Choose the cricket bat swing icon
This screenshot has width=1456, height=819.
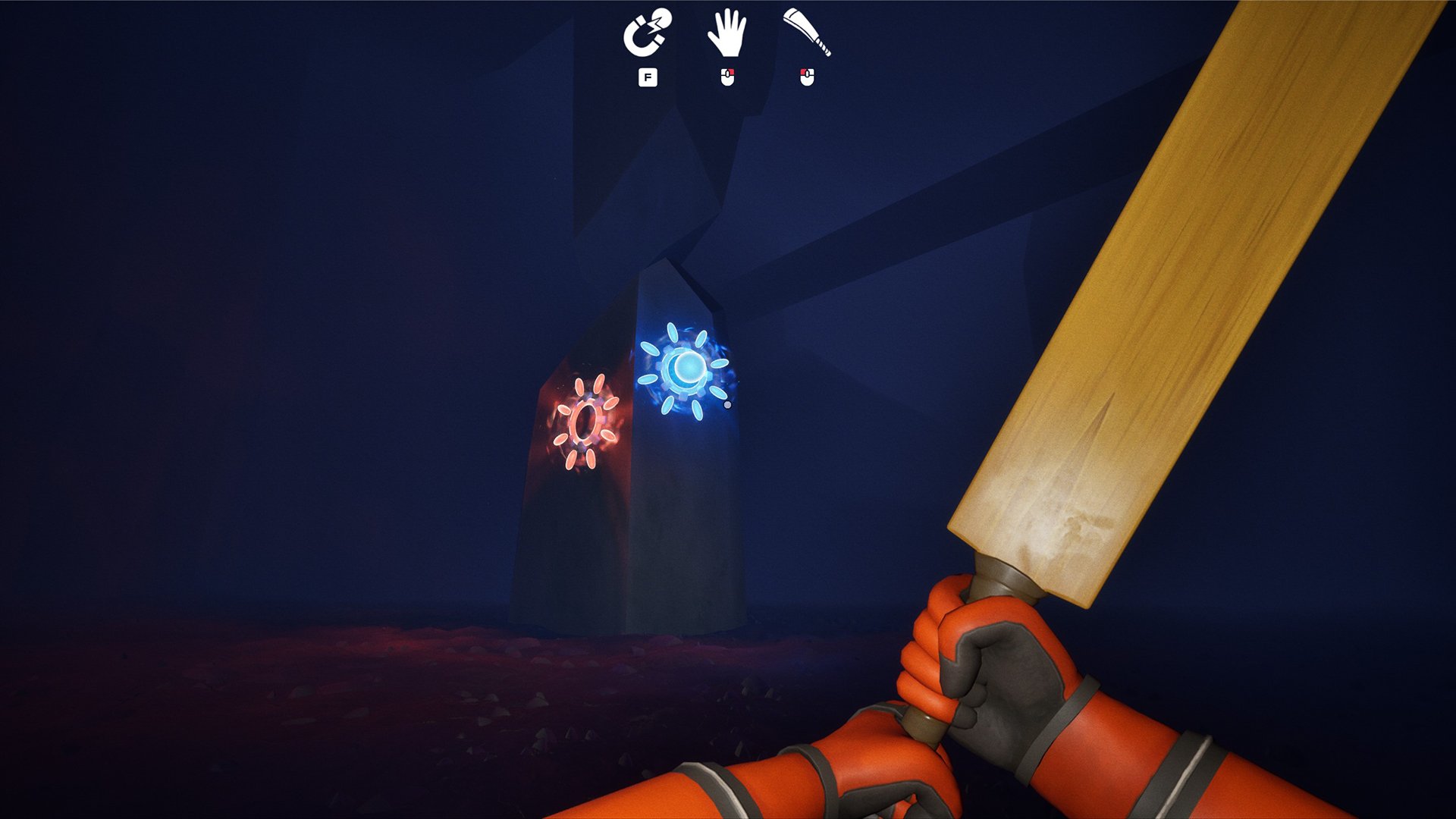tap(807, 33)
